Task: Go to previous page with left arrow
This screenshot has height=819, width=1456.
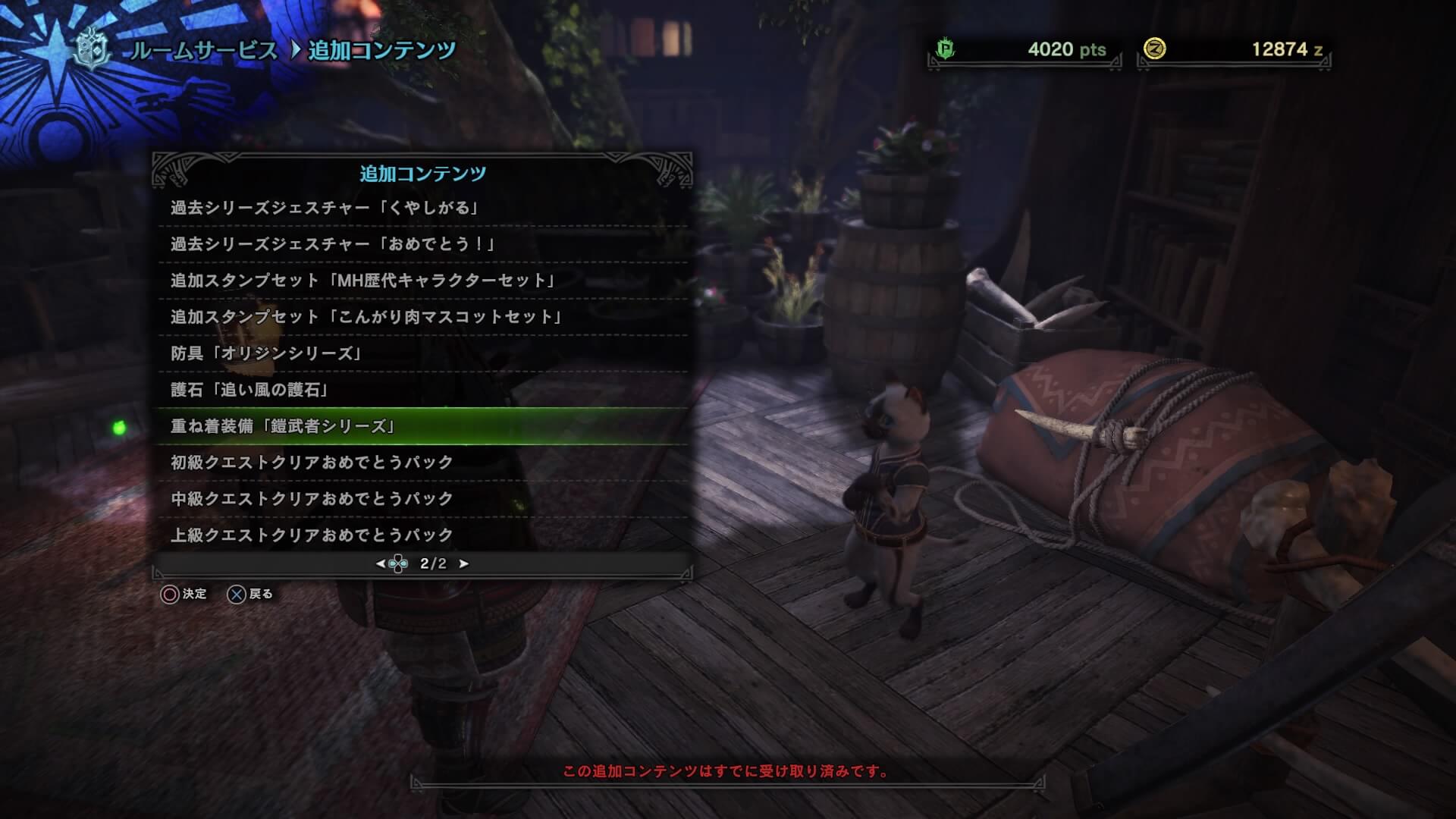Action: [381, 563]
